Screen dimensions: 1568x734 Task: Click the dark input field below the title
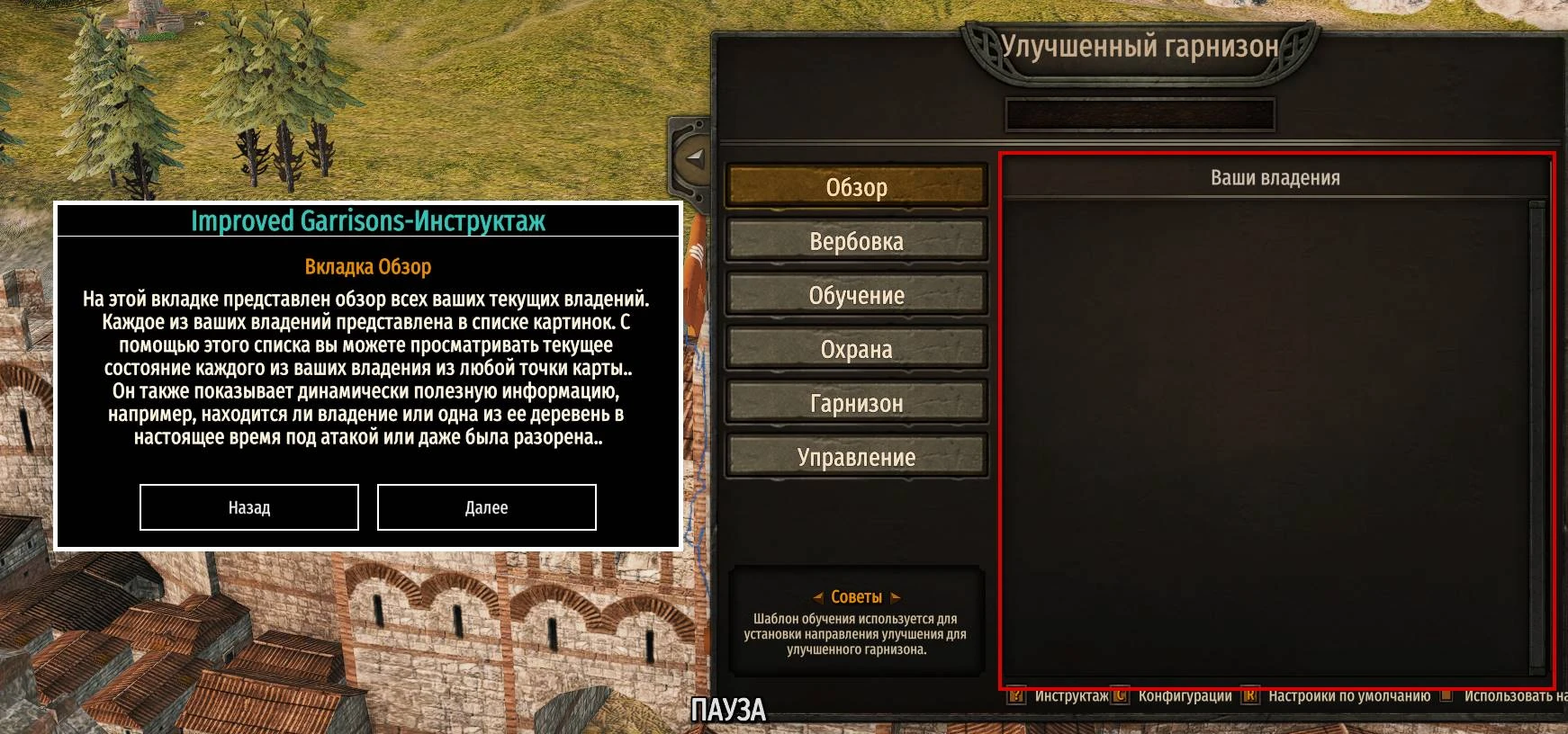(1140, 114)
